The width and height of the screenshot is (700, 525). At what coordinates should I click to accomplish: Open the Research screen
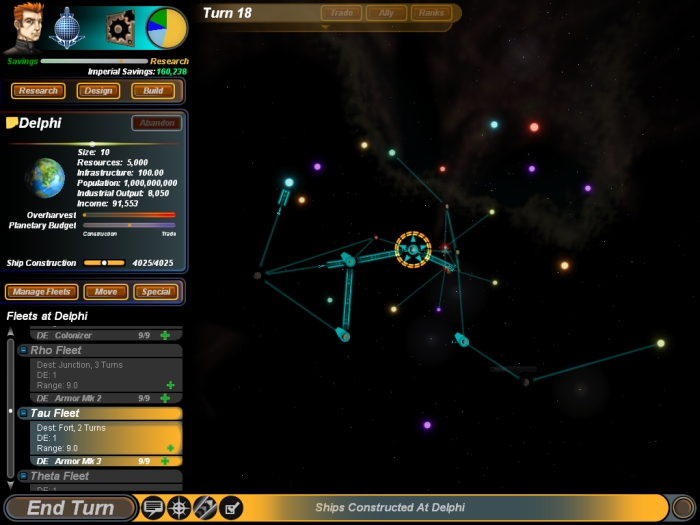pos(38,91)
